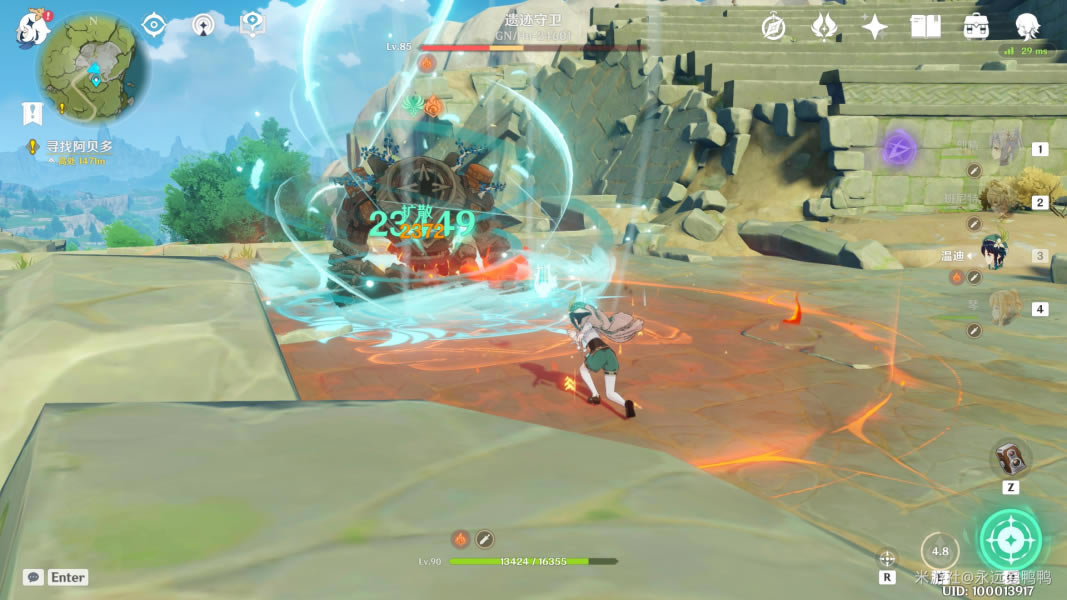Open the chat box icon

[x=34, y=577]
